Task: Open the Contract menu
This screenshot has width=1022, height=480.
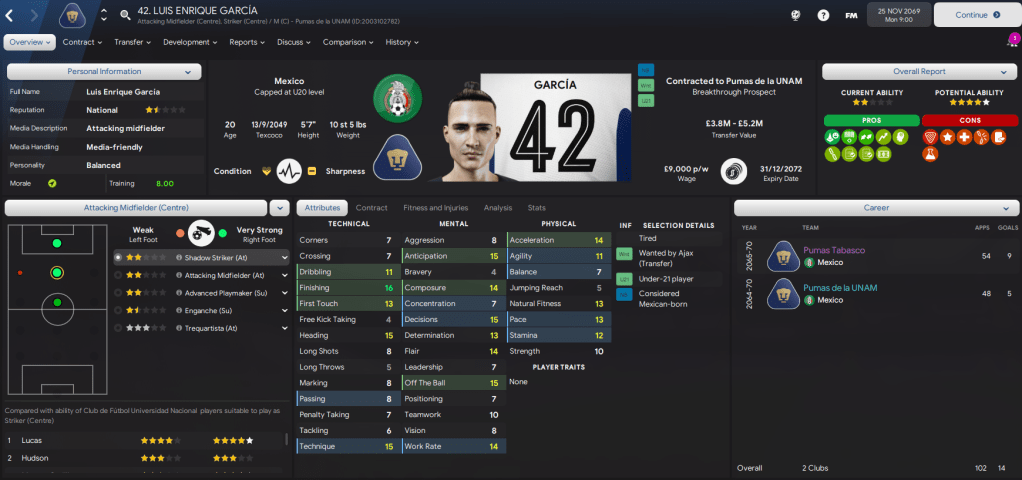Action: (x=82, y=42)
